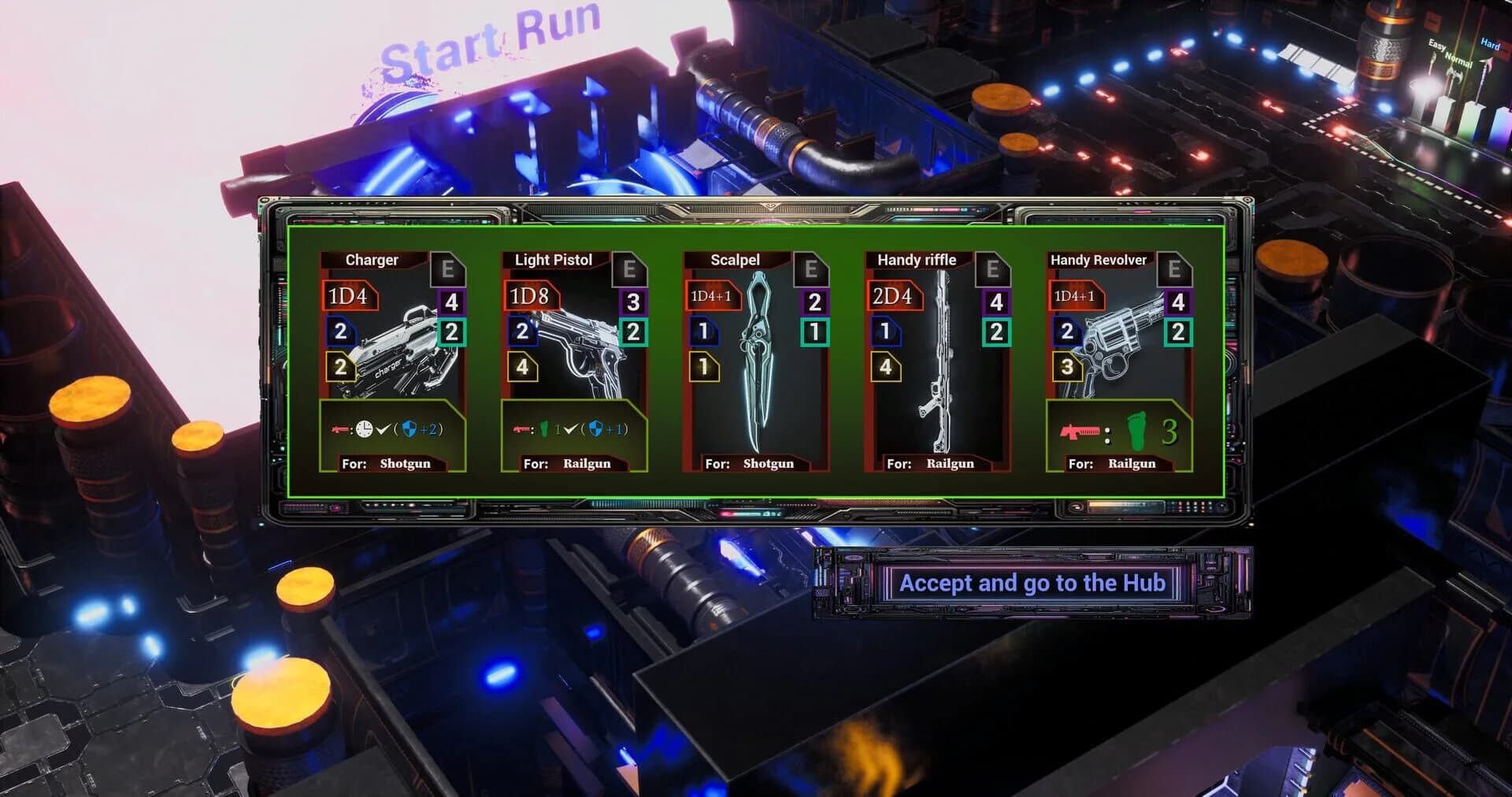This screenshot has height=797, width=1512.
Task: Select the Hard difficulty marker
Action: coord(1490,44)
